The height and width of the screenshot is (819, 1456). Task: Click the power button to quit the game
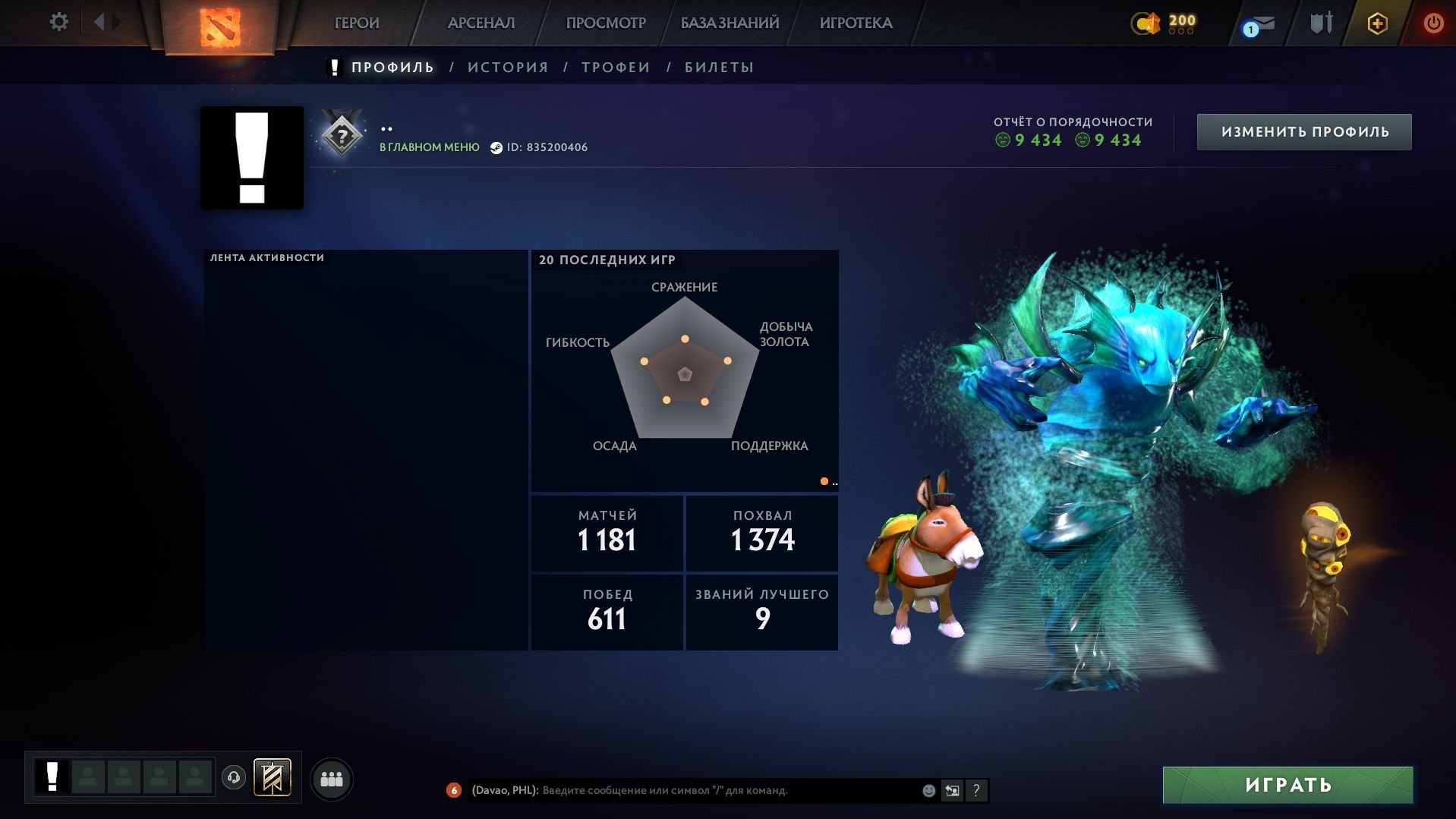tap(1433, 23)
